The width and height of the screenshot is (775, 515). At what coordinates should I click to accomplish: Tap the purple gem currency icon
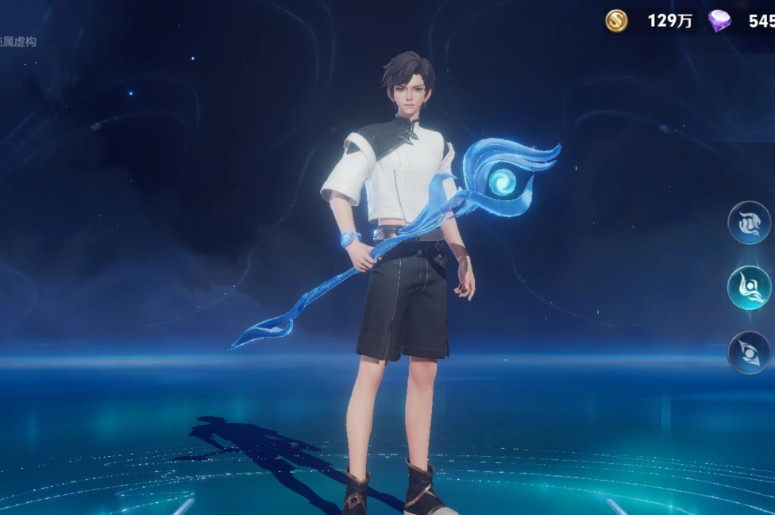pos(719,20)
